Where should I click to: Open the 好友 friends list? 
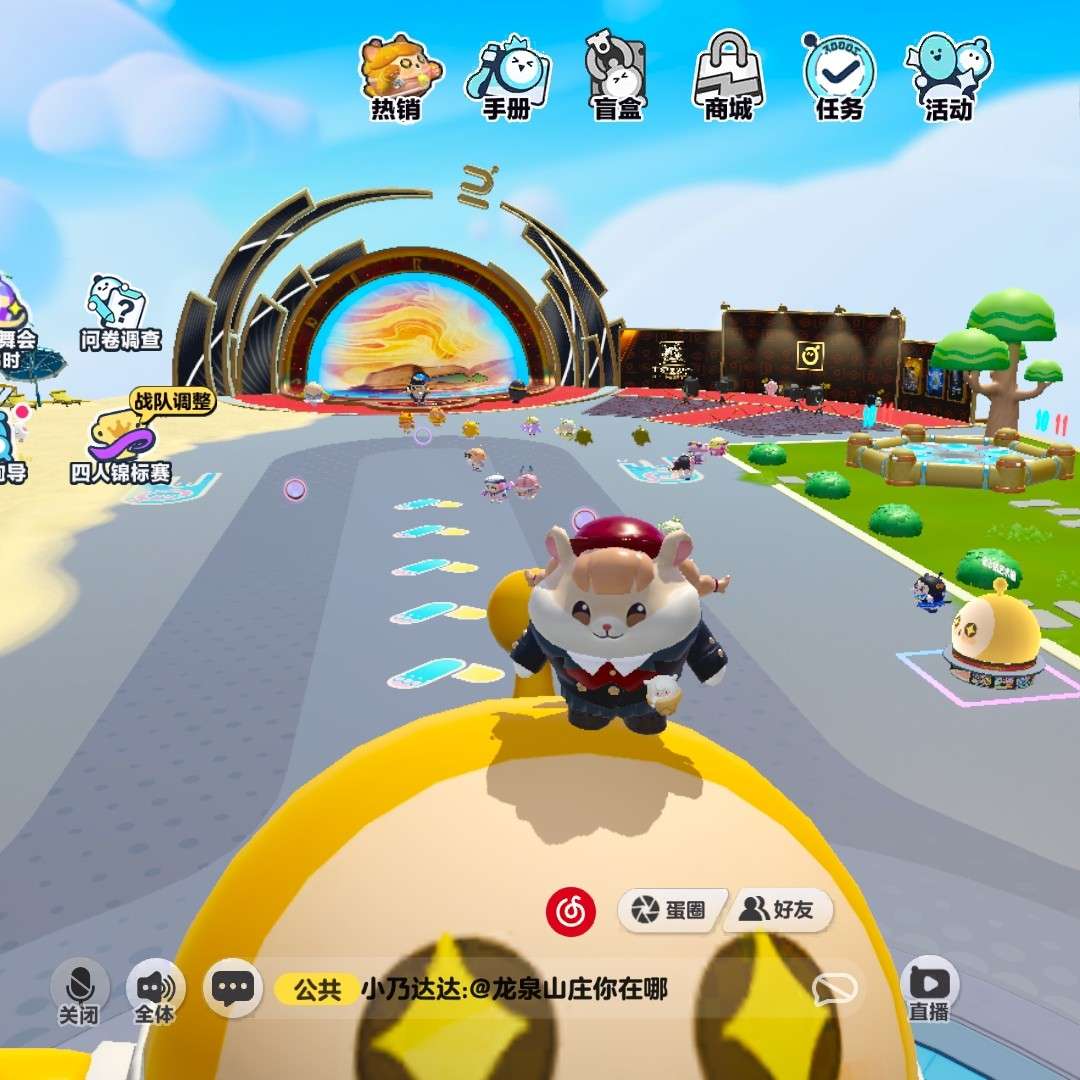coord(777,909)
